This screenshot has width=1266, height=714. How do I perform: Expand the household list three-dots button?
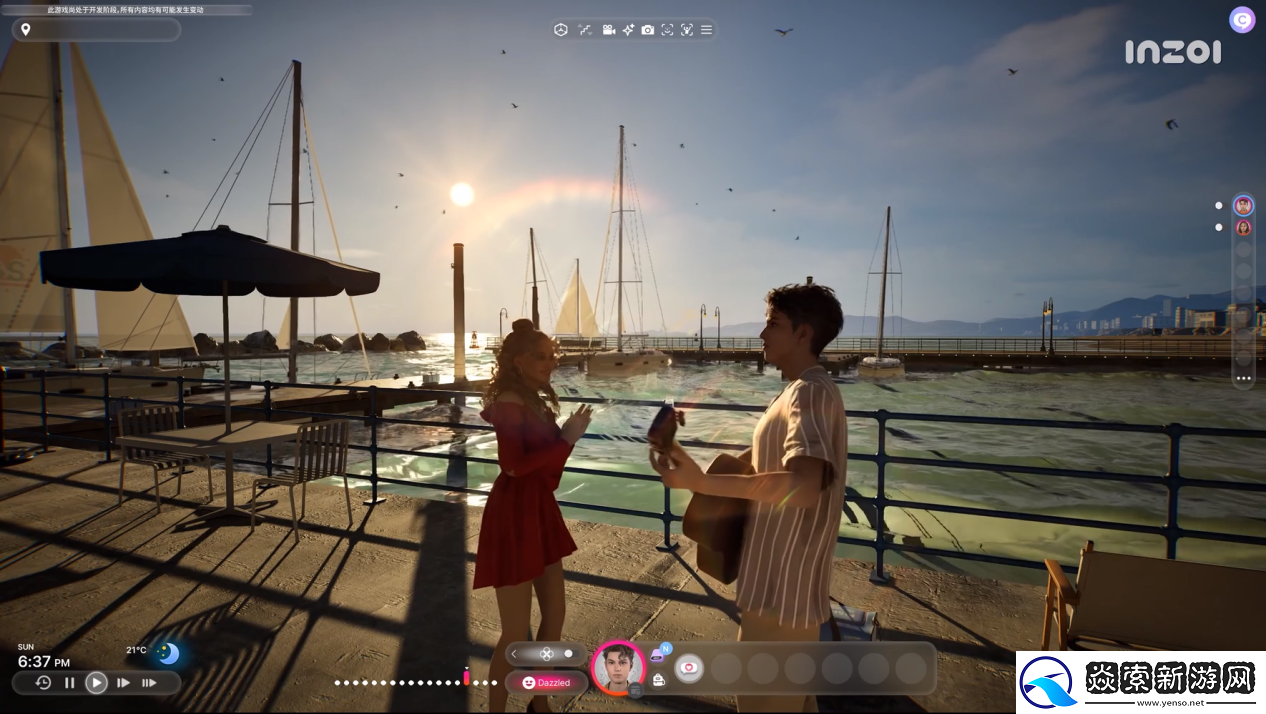click(1243, 379)
